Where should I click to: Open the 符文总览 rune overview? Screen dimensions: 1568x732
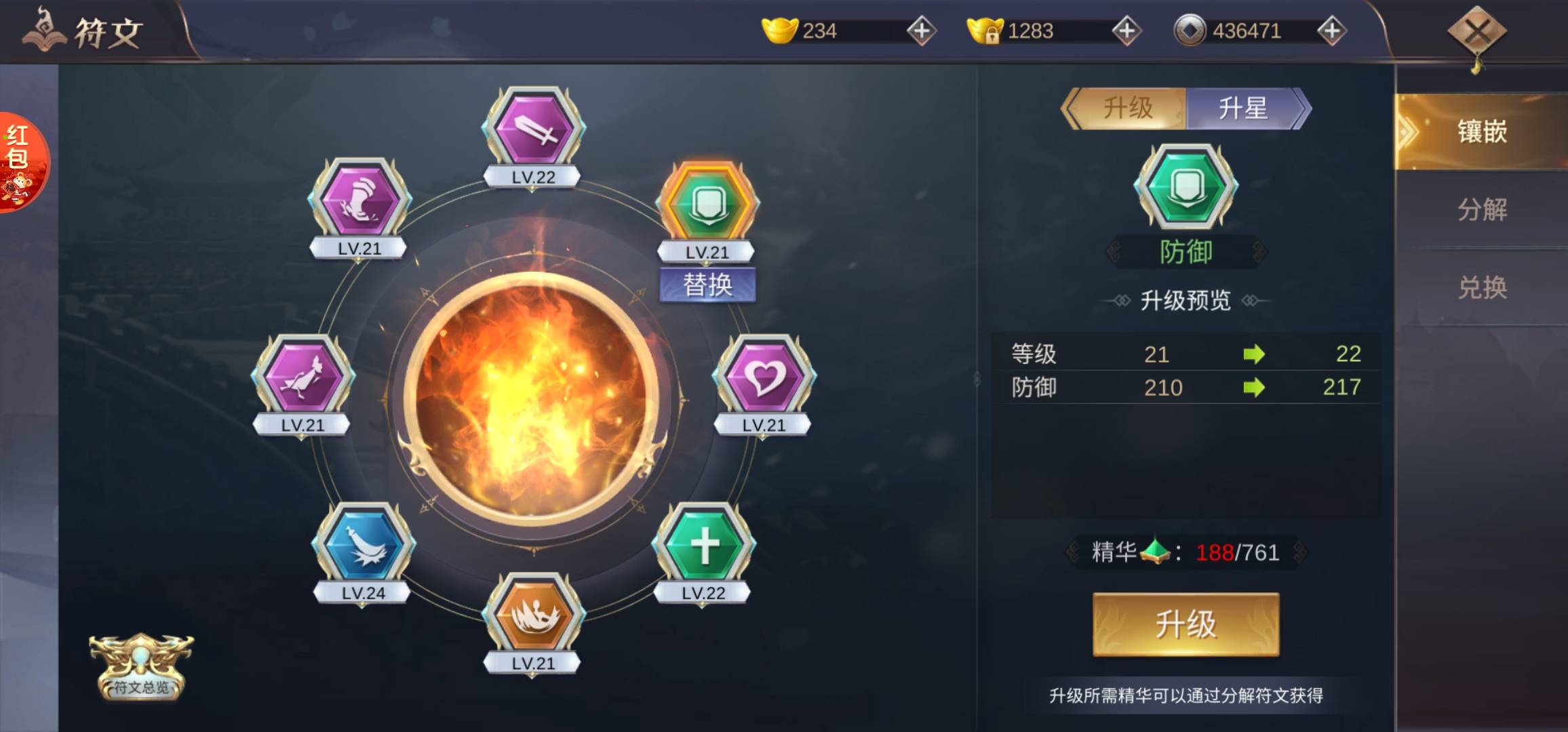pos(141,668)
